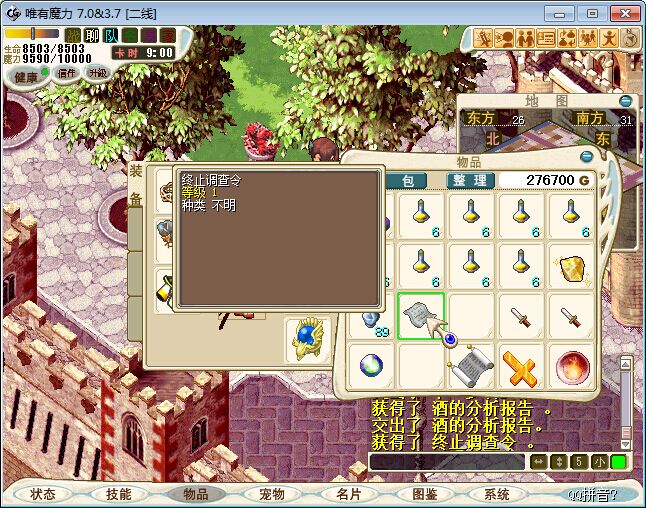Open the 名片 name card menu

(x=347, y=494)
